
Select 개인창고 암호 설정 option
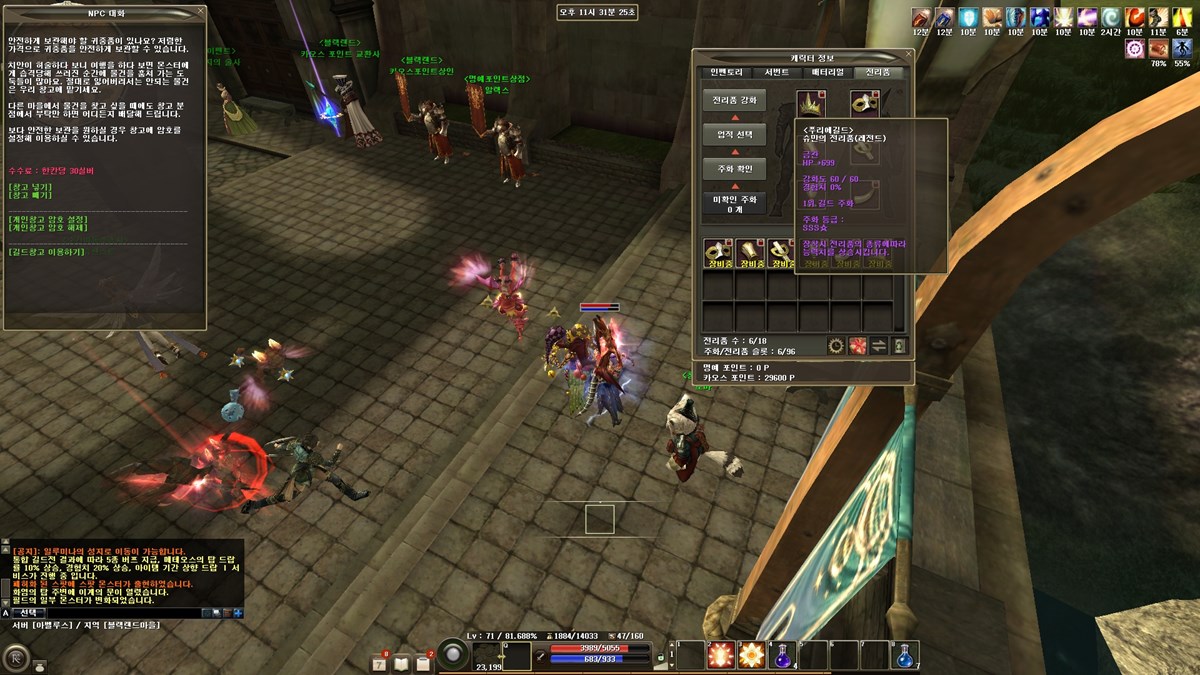click(x=48, y=219)
